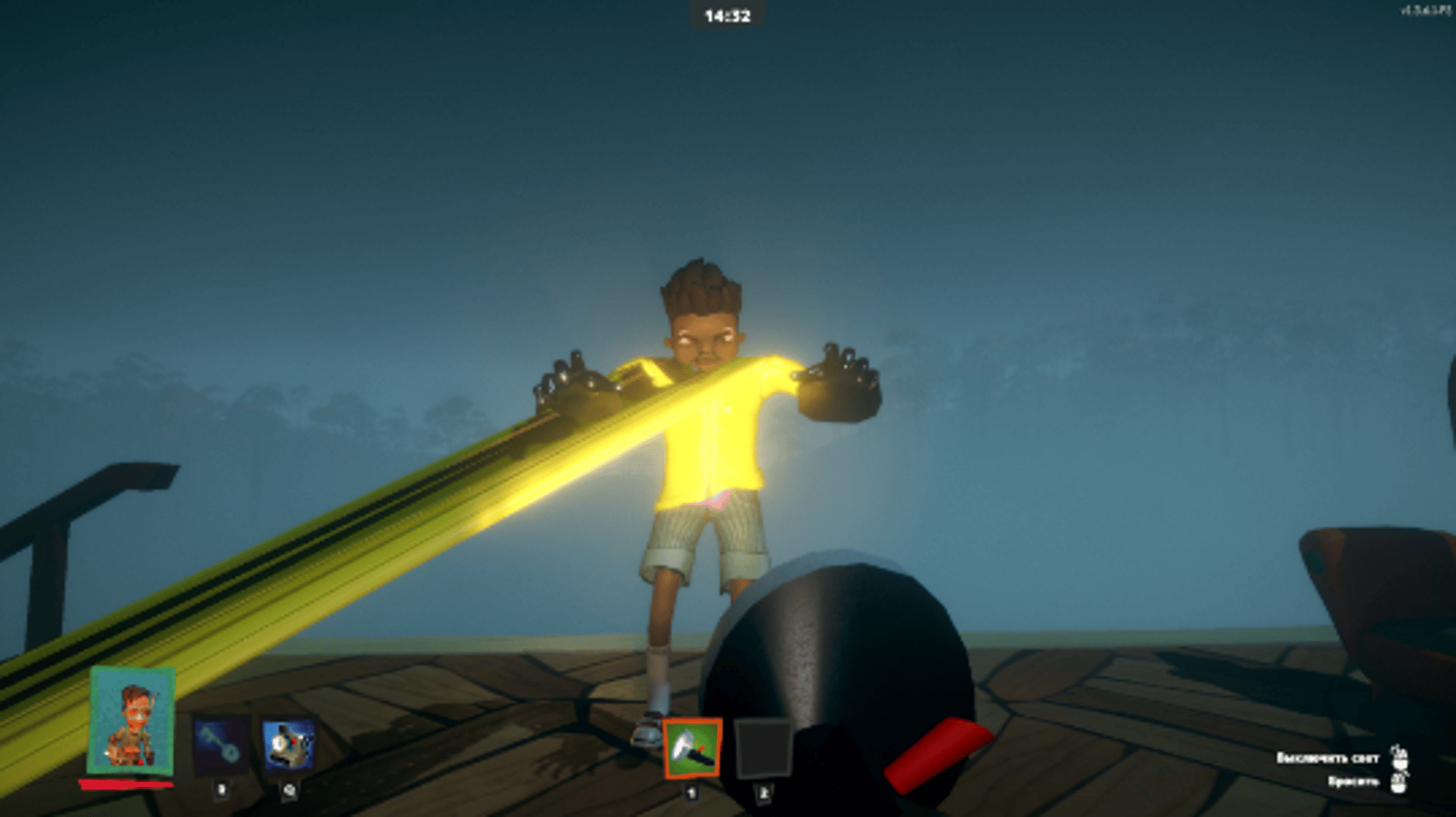Select the flashlight hotbar slot
Screen dimensions: 1456x817
pos(692,749)
